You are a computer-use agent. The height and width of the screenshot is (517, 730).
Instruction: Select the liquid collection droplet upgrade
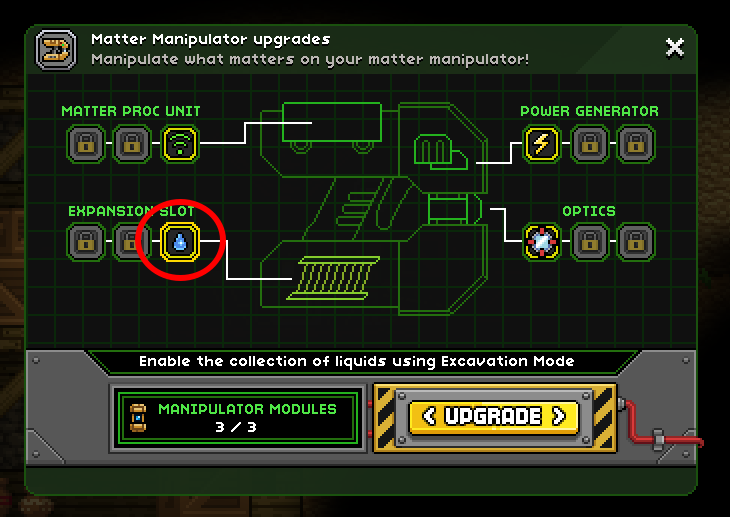(x=180, y=241)
